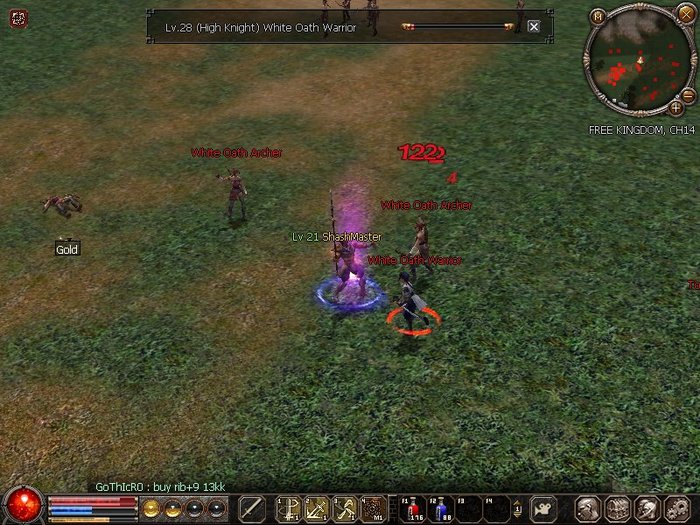This screenshot has width=700, height=525.
Task: Click the rightmost round menu button
Action: click(x=676, y=507)
